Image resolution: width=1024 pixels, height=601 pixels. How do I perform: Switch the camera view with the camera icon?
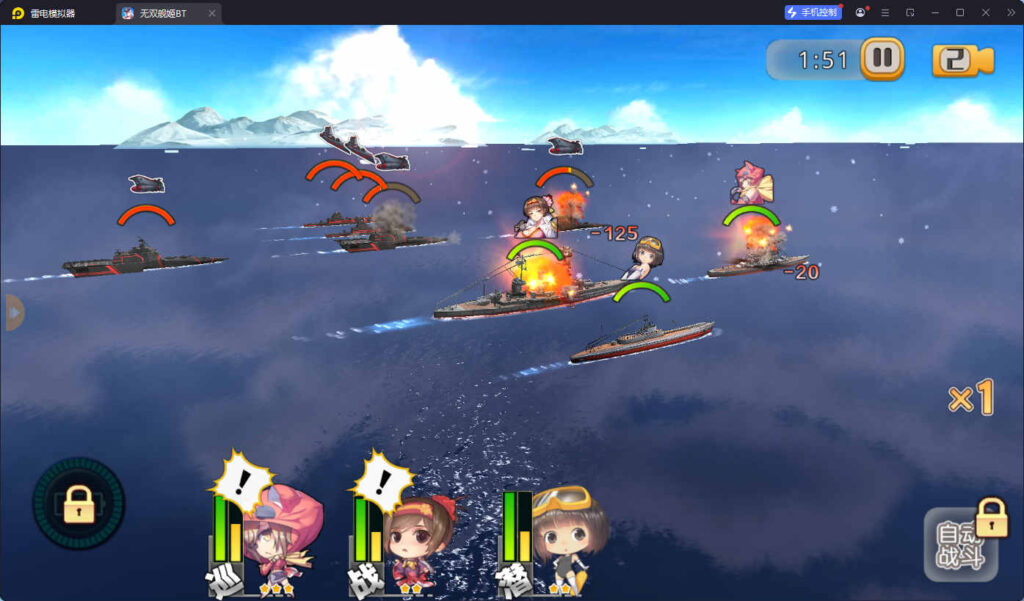(962, 60)
